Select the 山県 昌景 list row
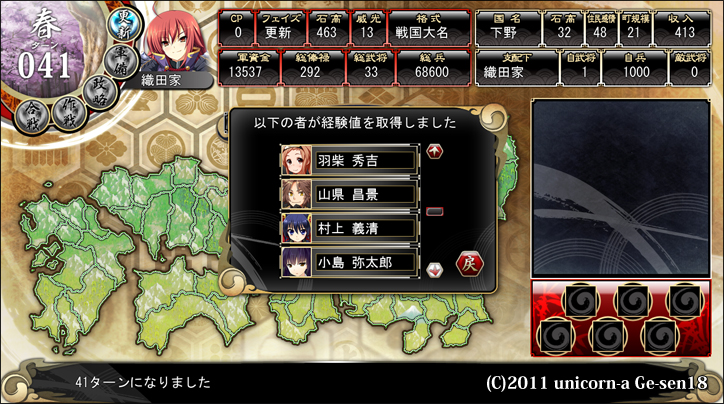The height and width of the screenshot is (404, 724). (348, 194)
